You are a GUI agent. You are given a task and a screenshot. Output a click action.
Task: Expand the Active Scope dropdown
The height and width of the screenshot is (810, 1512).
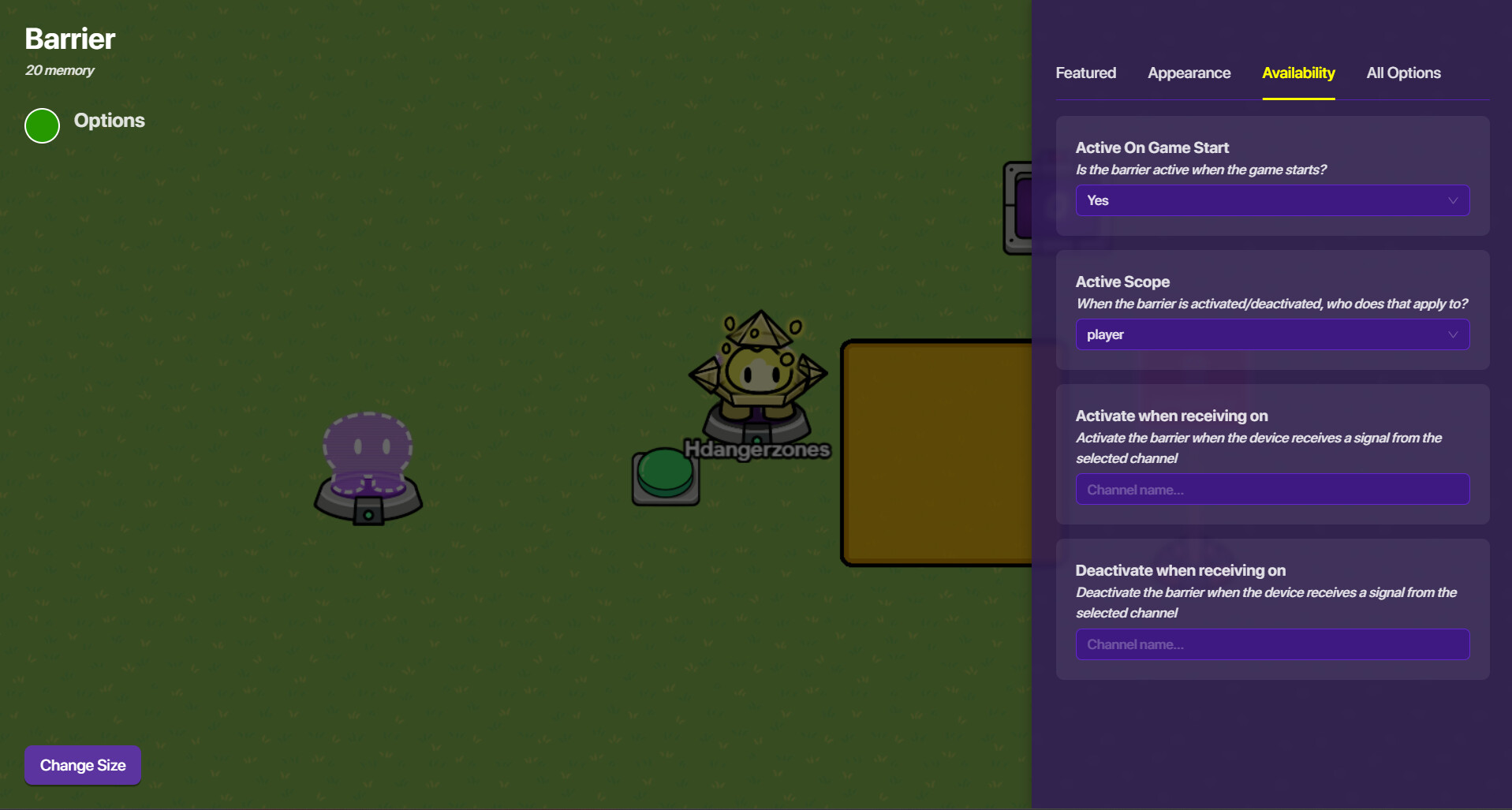point(1271,334)
